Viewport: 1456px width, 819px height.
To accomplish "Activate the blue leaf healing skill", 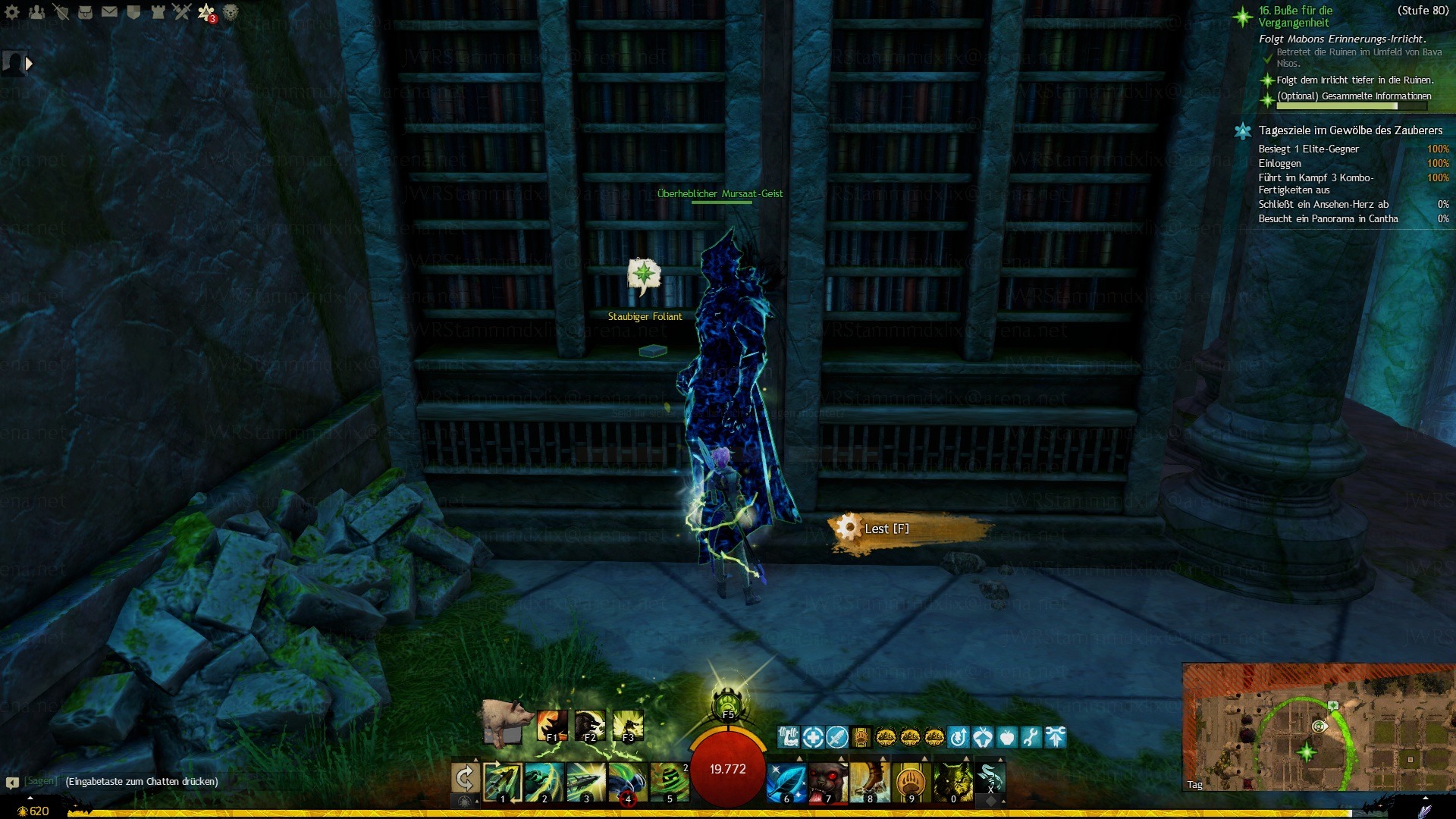I will [786, 782].
